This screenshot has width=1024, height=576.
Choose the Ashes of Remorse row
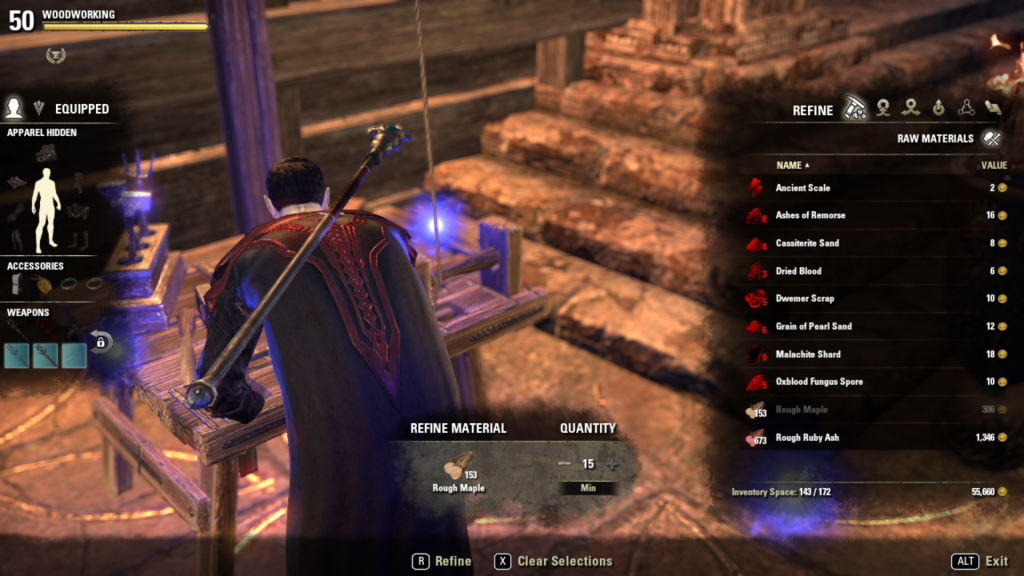810,215
